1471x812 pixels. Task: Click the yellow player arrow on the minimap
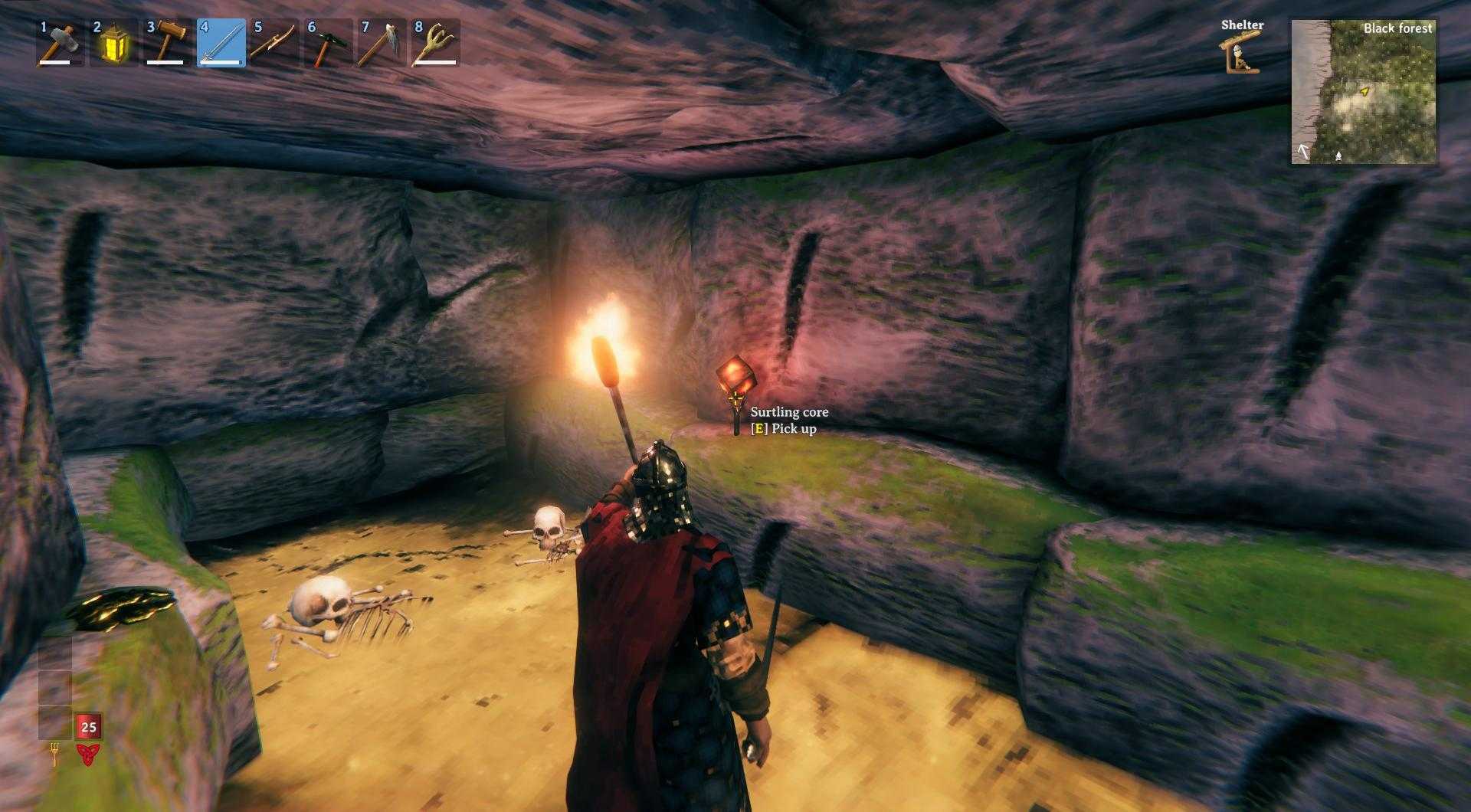click(1364, 92)
